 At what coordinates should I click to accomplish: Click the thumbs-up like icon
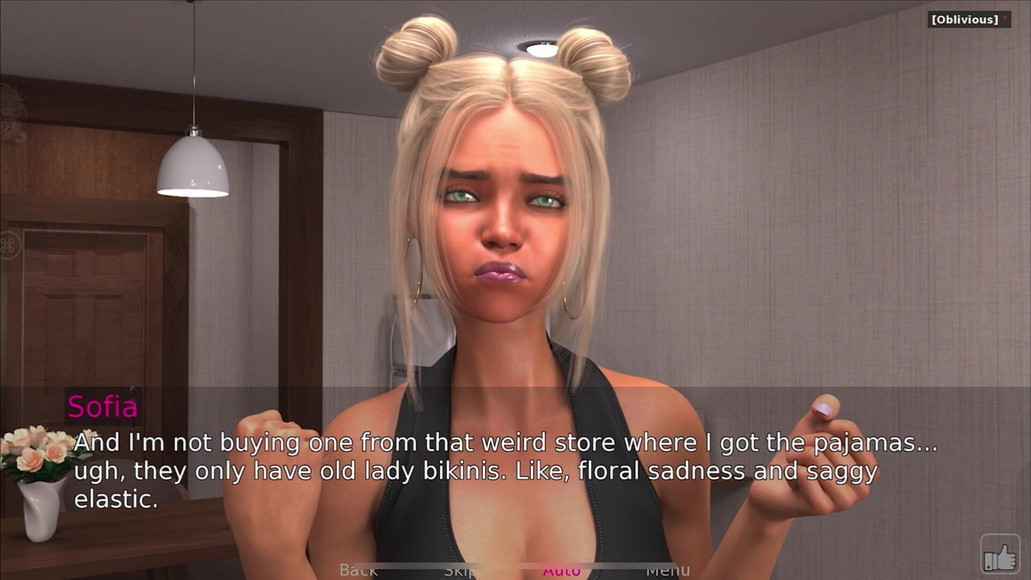tap(999, 552)
